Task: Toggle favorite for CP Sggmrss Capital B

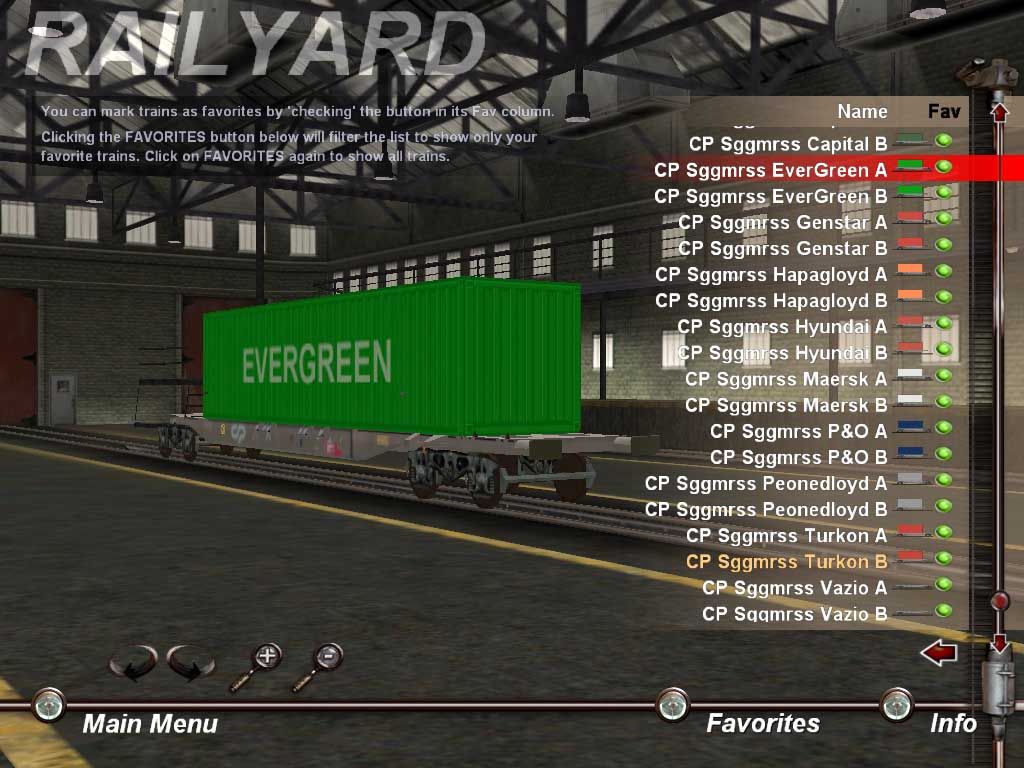Action: click(943, 141)
